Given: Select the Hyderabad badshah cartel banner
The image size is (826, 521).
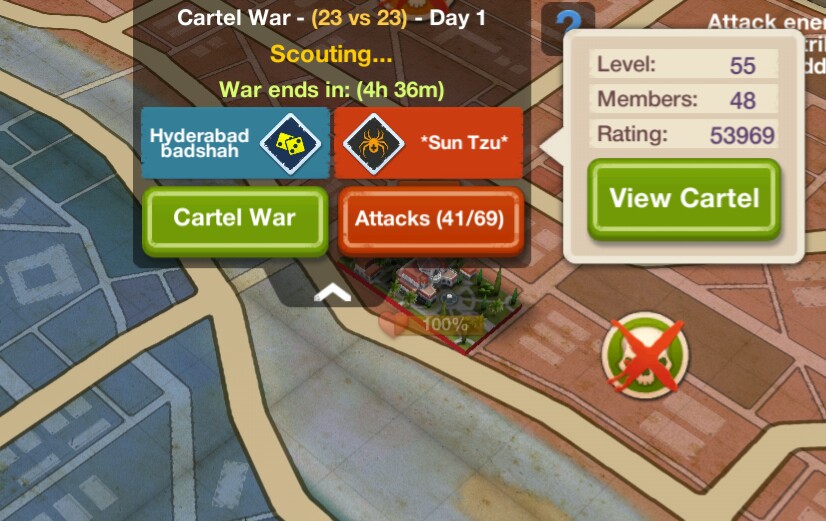Looking at the screenshot, I should (x=234, y=143).
